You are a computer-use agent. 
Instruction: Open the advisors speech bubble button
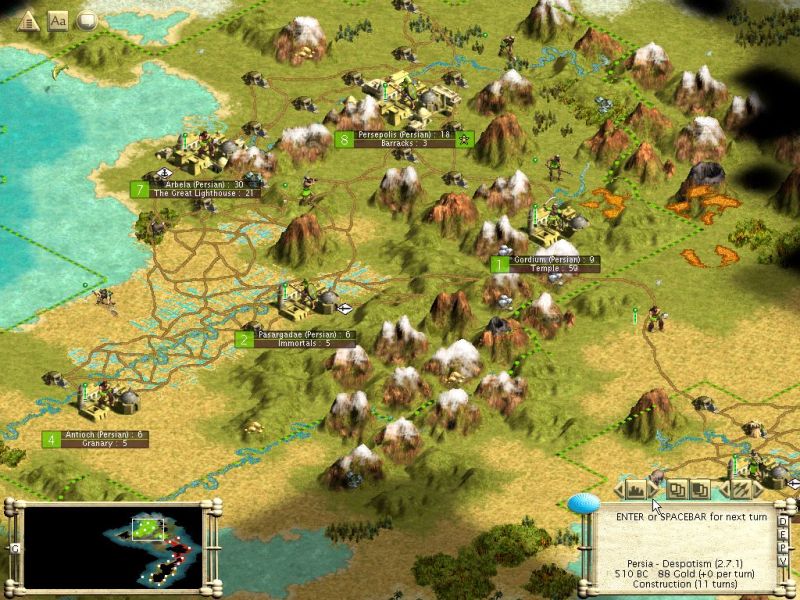[87, 21]
